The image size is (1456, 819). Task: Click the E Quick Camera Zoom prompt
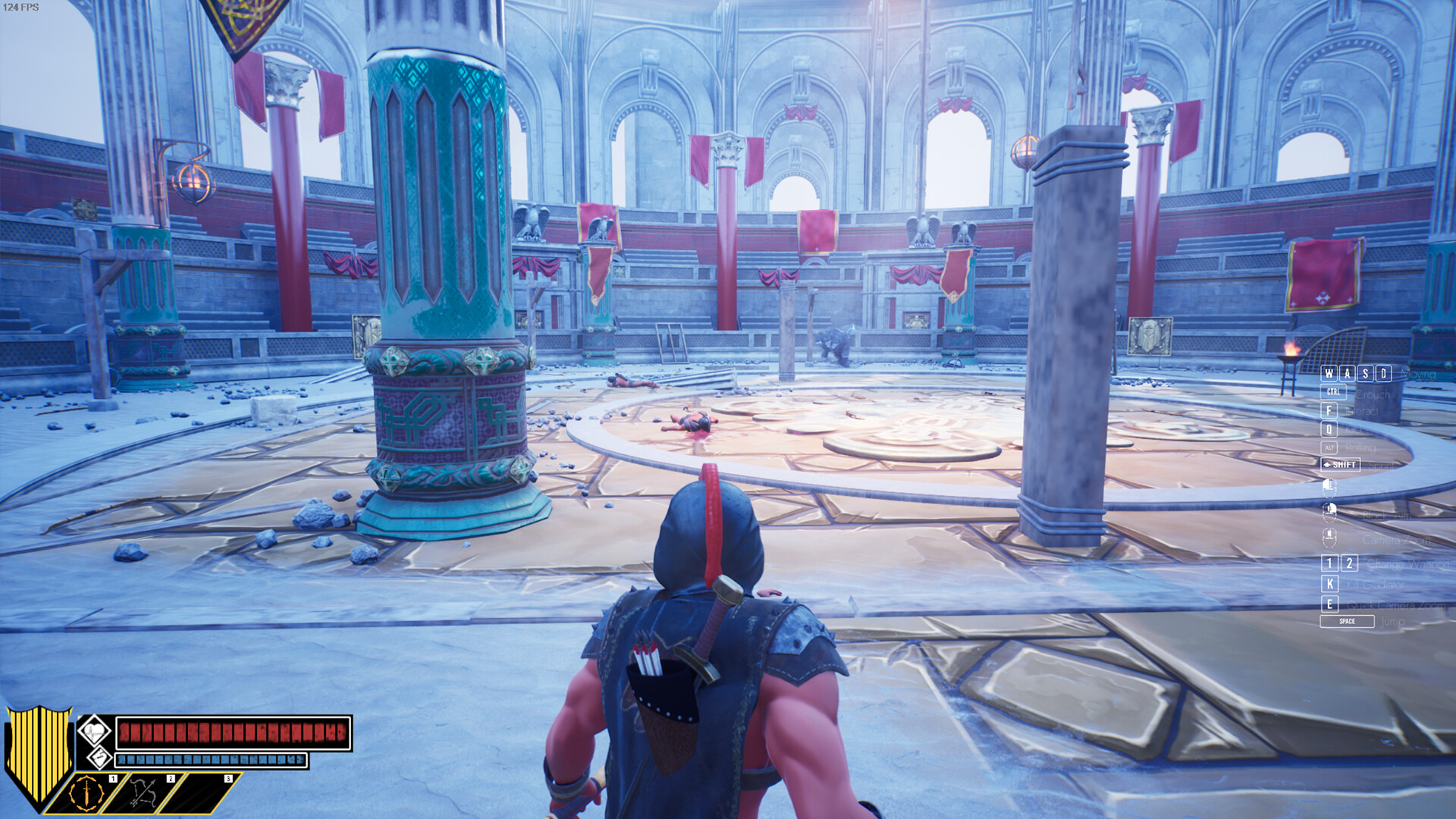[x=1329, y=603]
